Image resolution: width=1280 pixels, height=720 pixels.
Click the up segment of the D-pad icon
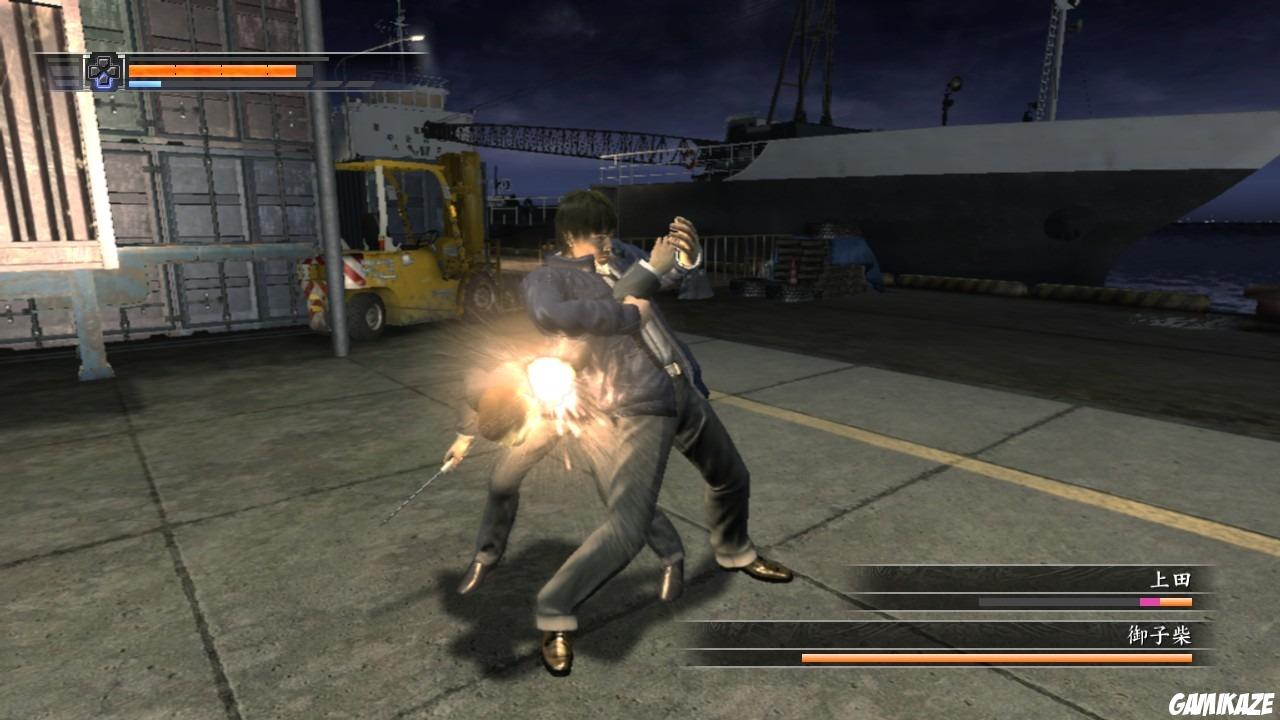point(102,62)
